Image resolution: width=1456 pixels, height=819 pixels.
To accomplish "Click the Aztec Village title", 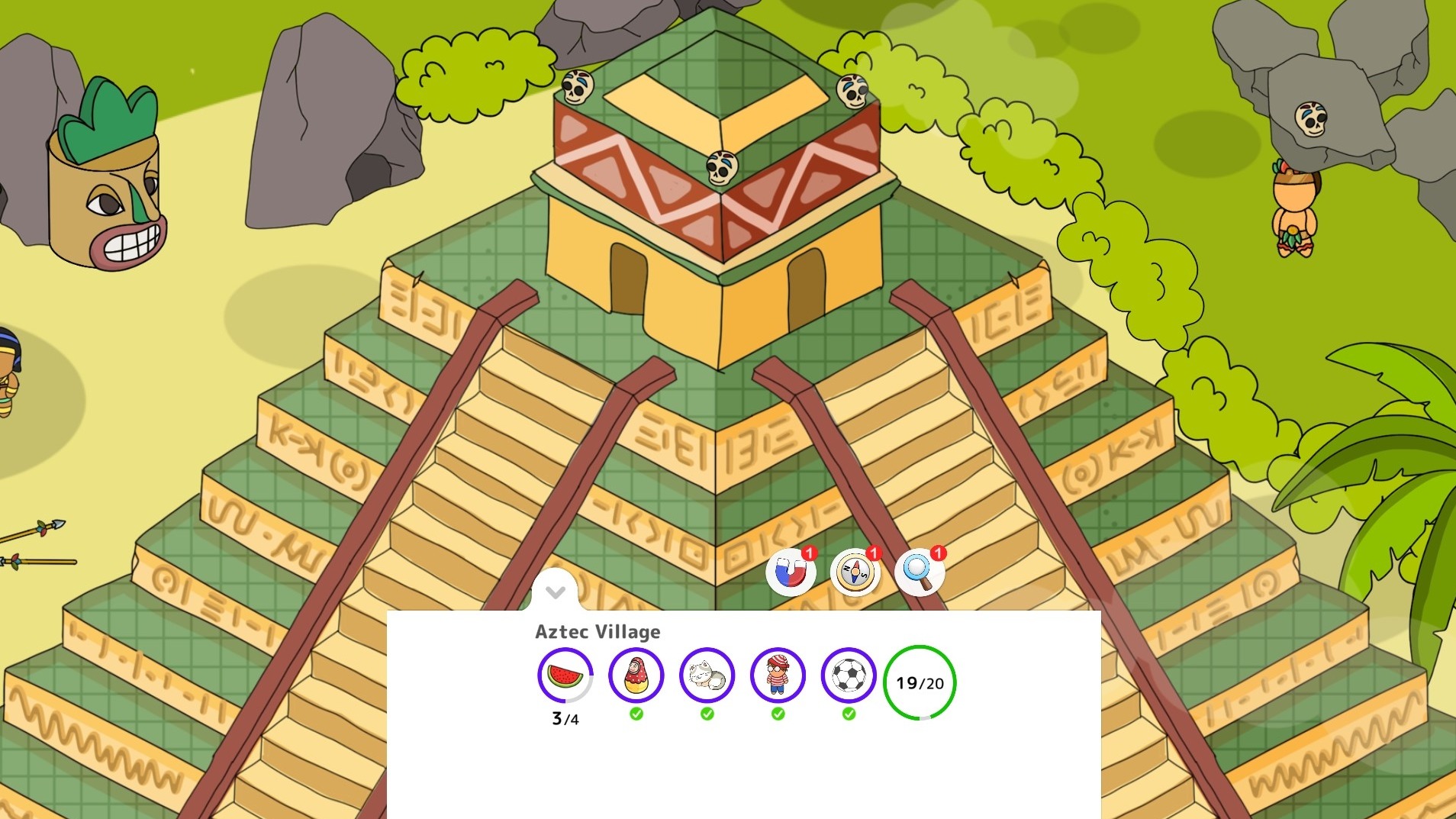I will coord(596,631).
